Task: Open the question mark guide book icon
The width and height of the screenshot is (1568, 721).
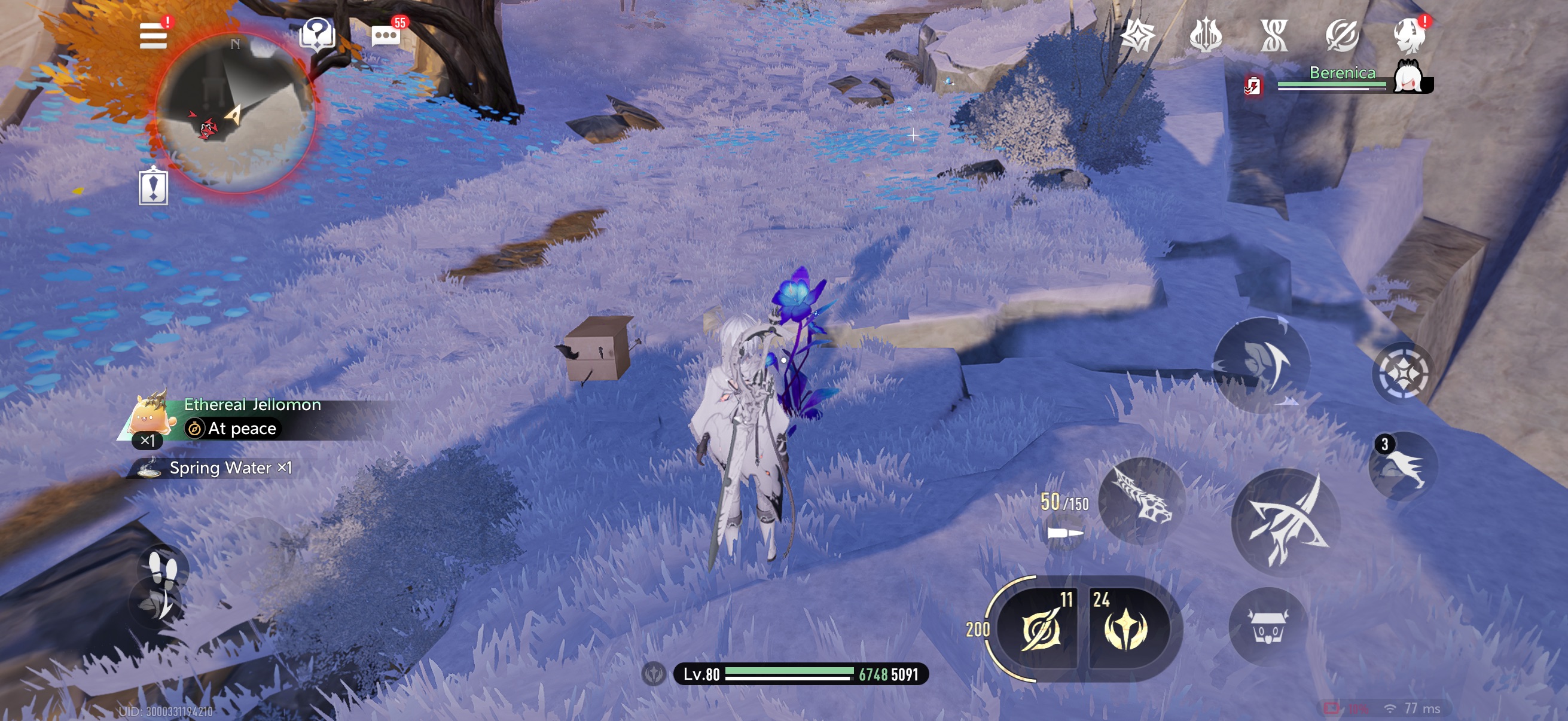Action: [x=317, y=34]
